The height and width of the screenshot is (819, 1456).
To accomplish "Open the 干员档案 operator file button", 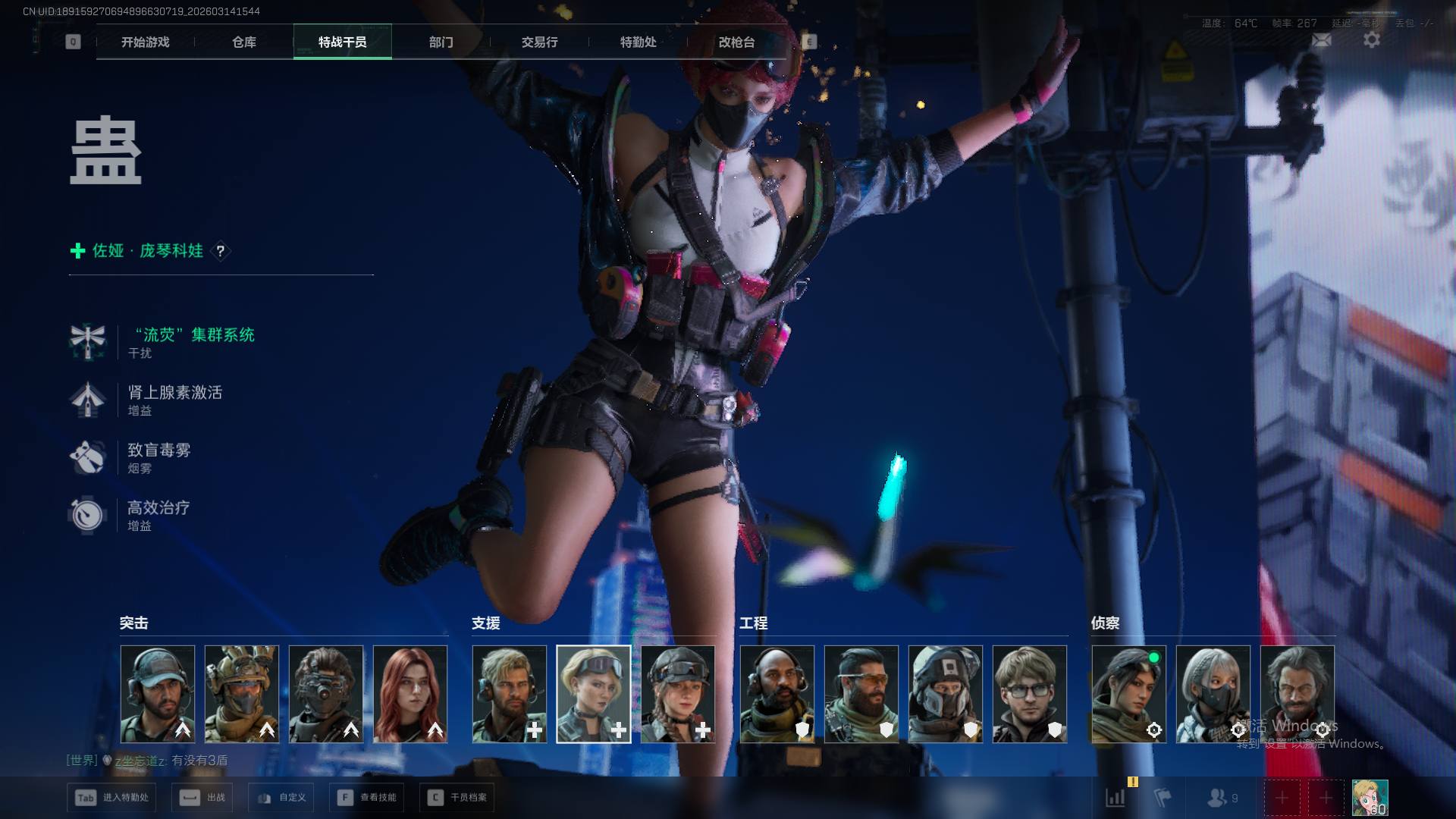I will 457,798.
